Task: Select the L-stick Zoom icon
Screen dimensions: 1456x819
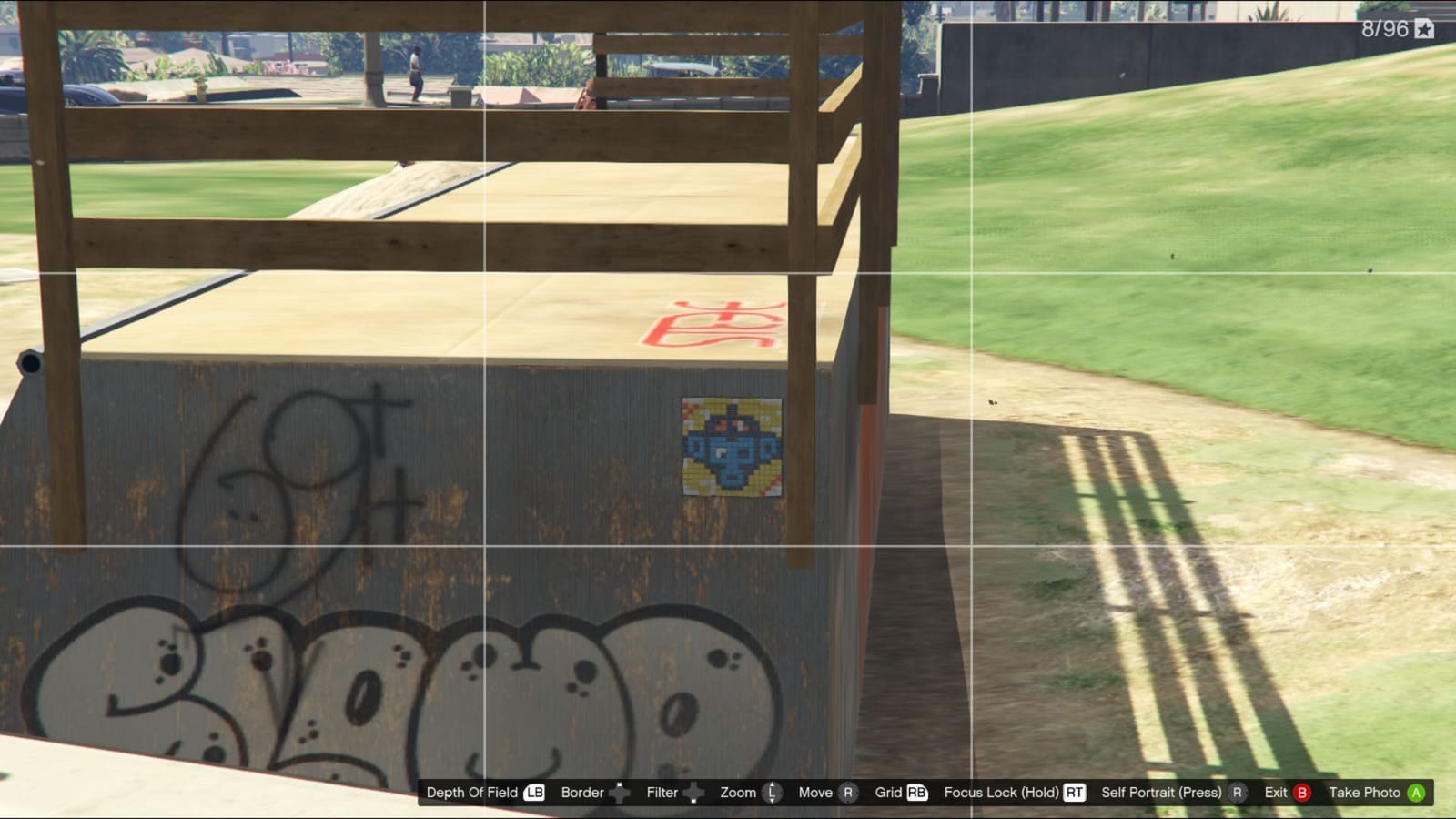Action: click(x=772, y=793)
